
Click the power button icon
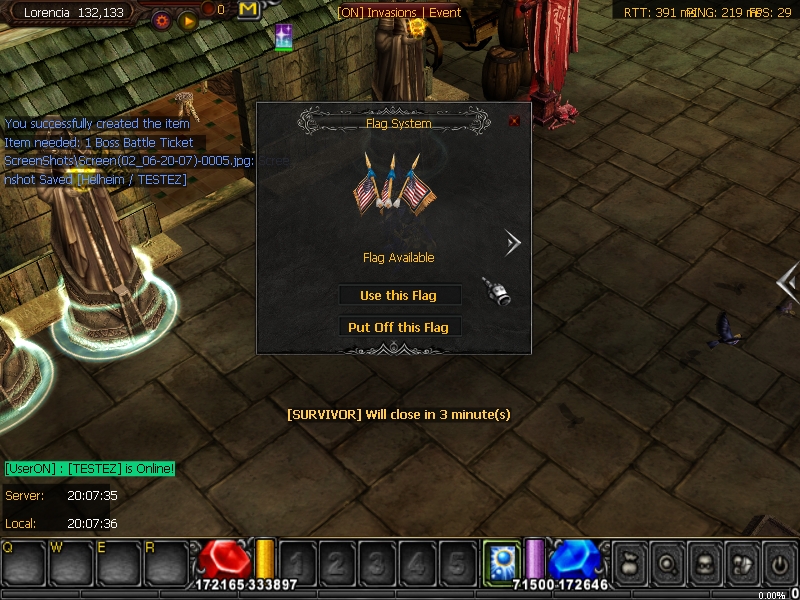778,561
